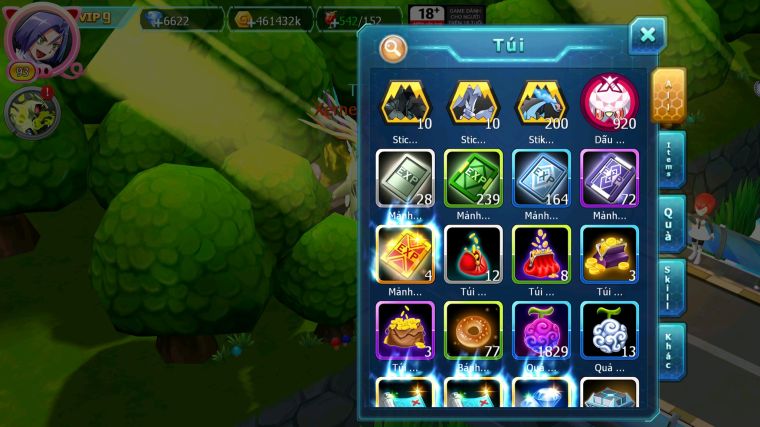Screen dimensions: 760x427
Task: Select the white swirl fruit with 13
Action: click(x=609, y=330)
